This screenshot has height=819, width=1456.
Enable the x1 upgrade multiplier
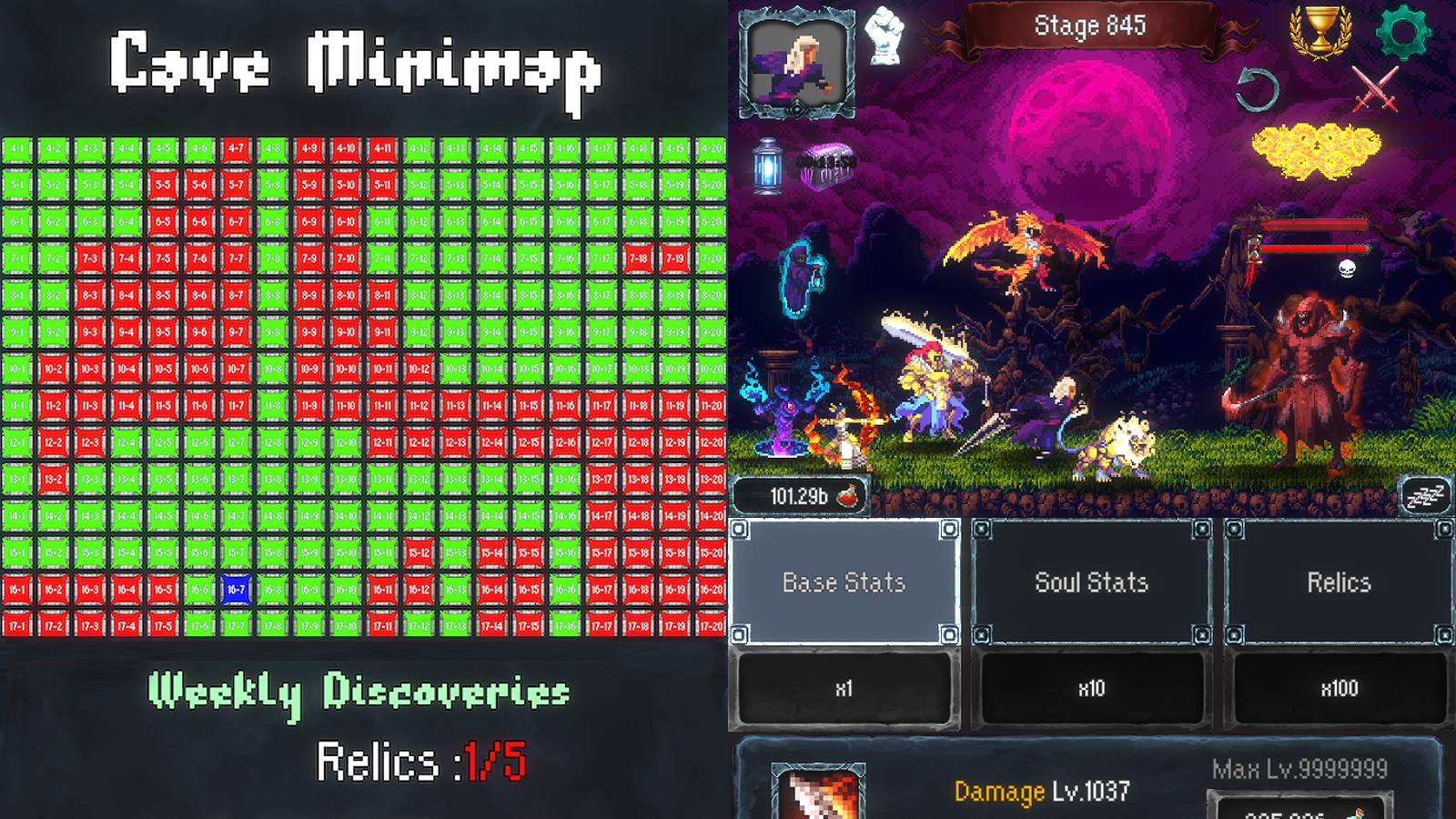click(x=843, y=692)
